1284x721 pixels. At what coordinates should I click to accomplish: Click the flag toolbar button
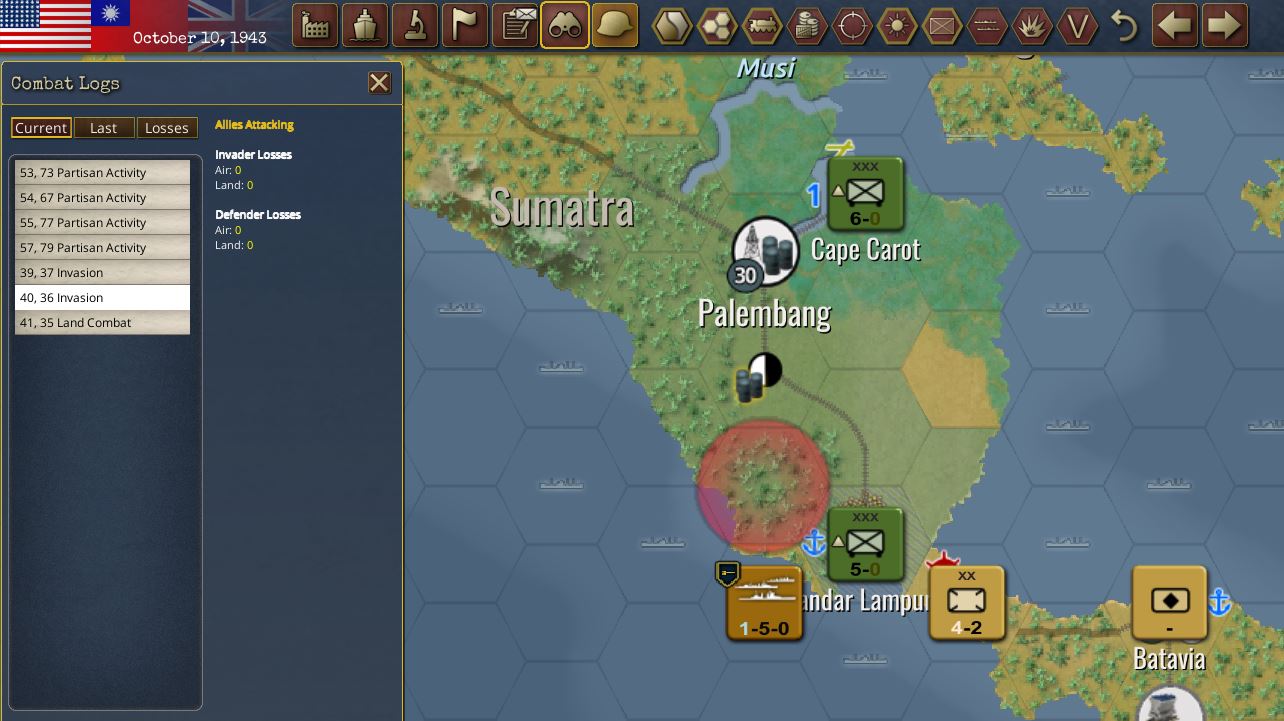465,26
